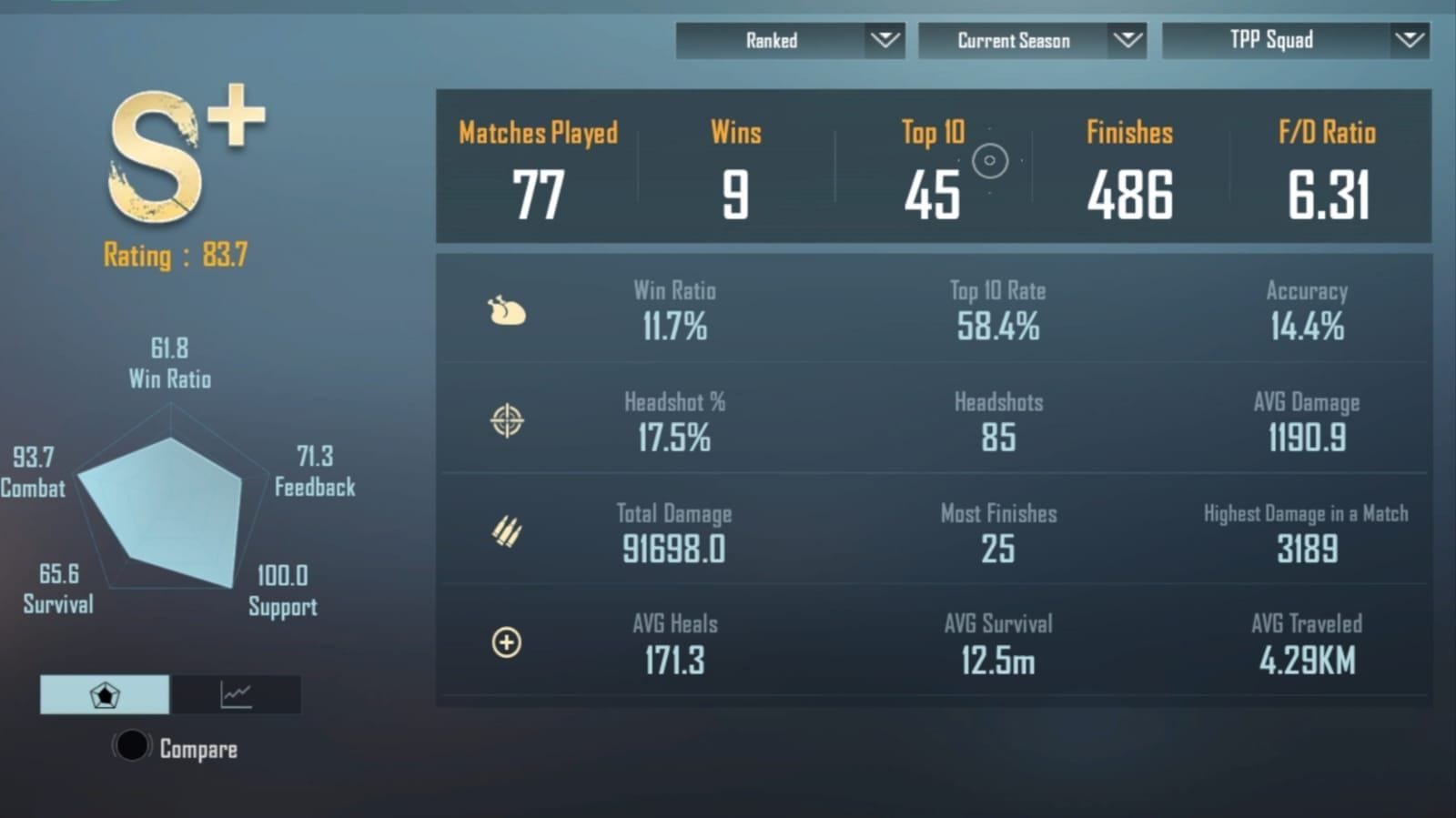The height and width of the screenshot is (818, 1456).
Task: Click the circled plus heals icon
Action: 507,642
